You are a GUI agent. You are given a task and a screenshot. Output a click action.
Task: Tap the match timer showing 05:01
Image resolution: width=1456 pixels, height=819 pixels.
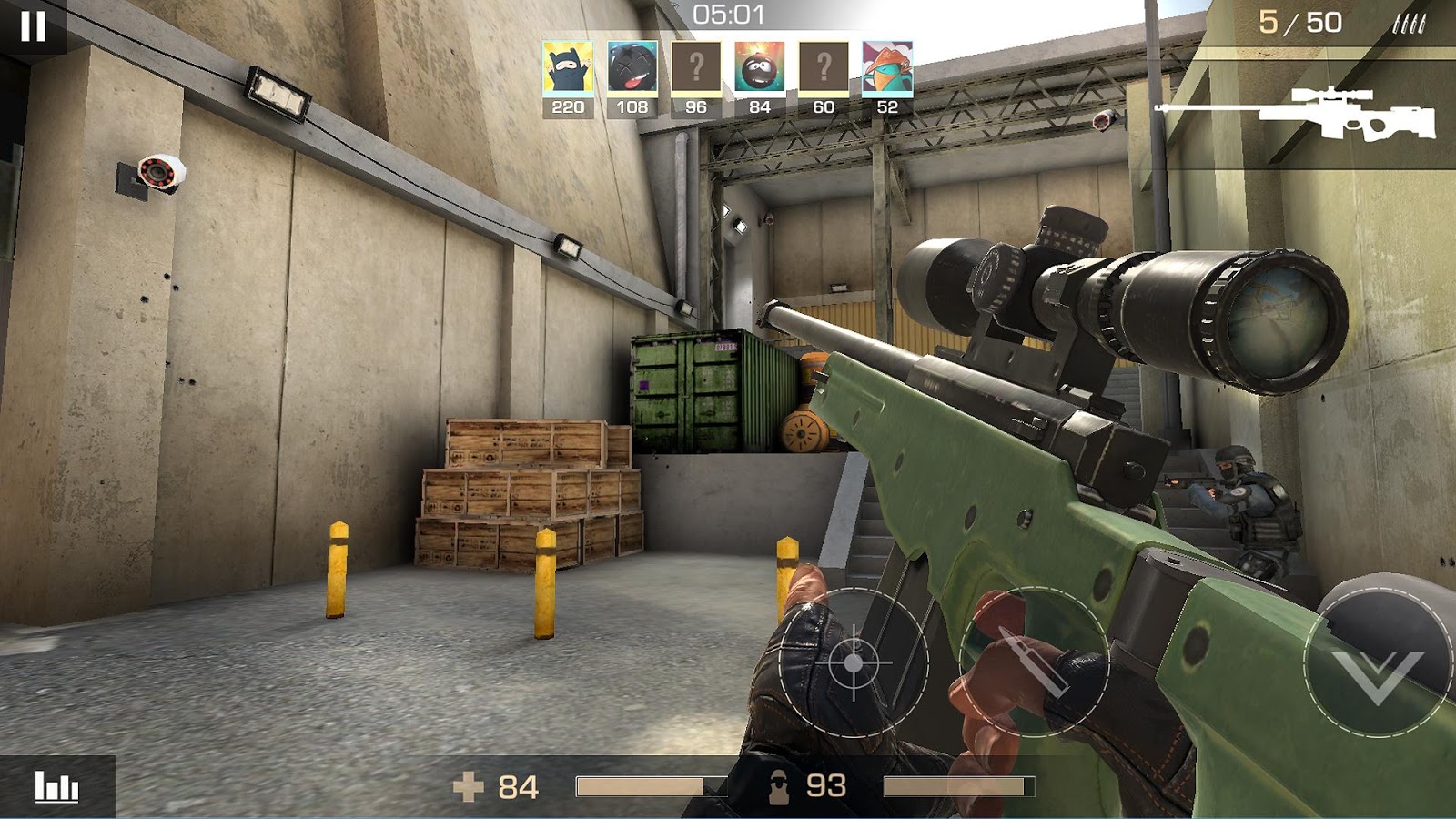point(728,14)
